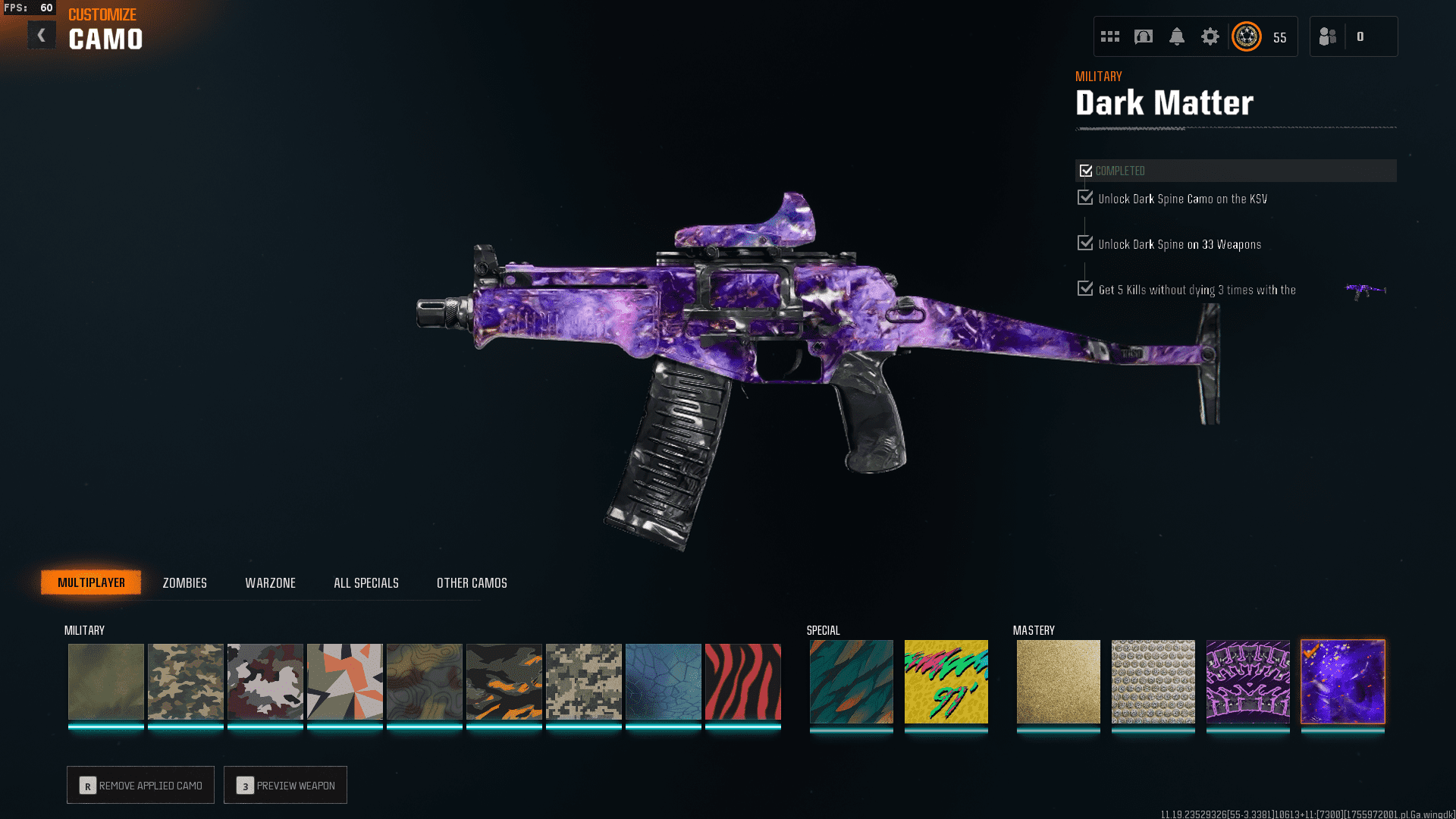Open the Warzone camo tab

point(270,582)
